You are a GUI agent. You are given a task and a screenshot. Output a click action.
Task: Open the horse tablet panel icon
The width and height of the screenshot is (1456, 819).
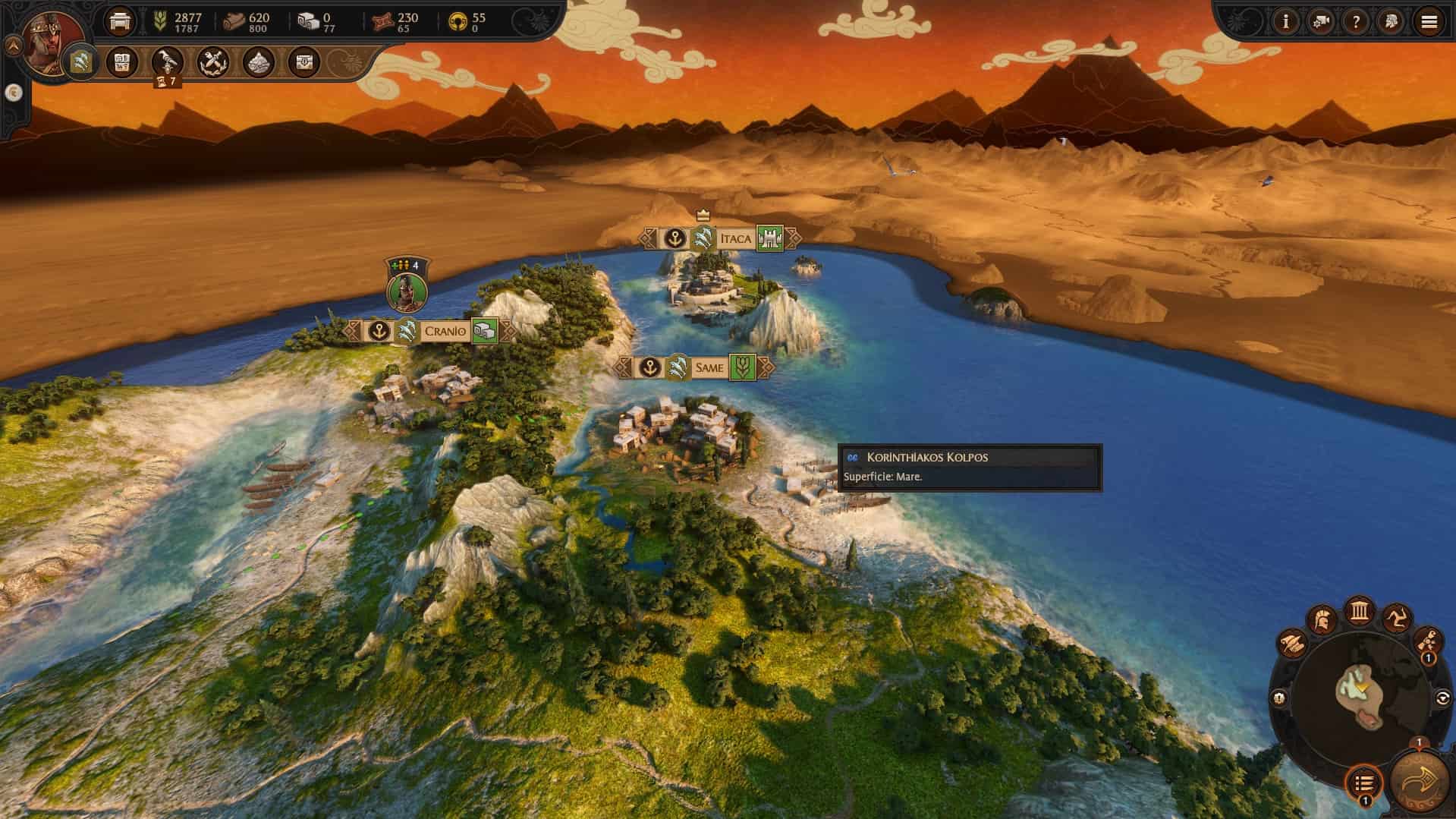point(122,61)
